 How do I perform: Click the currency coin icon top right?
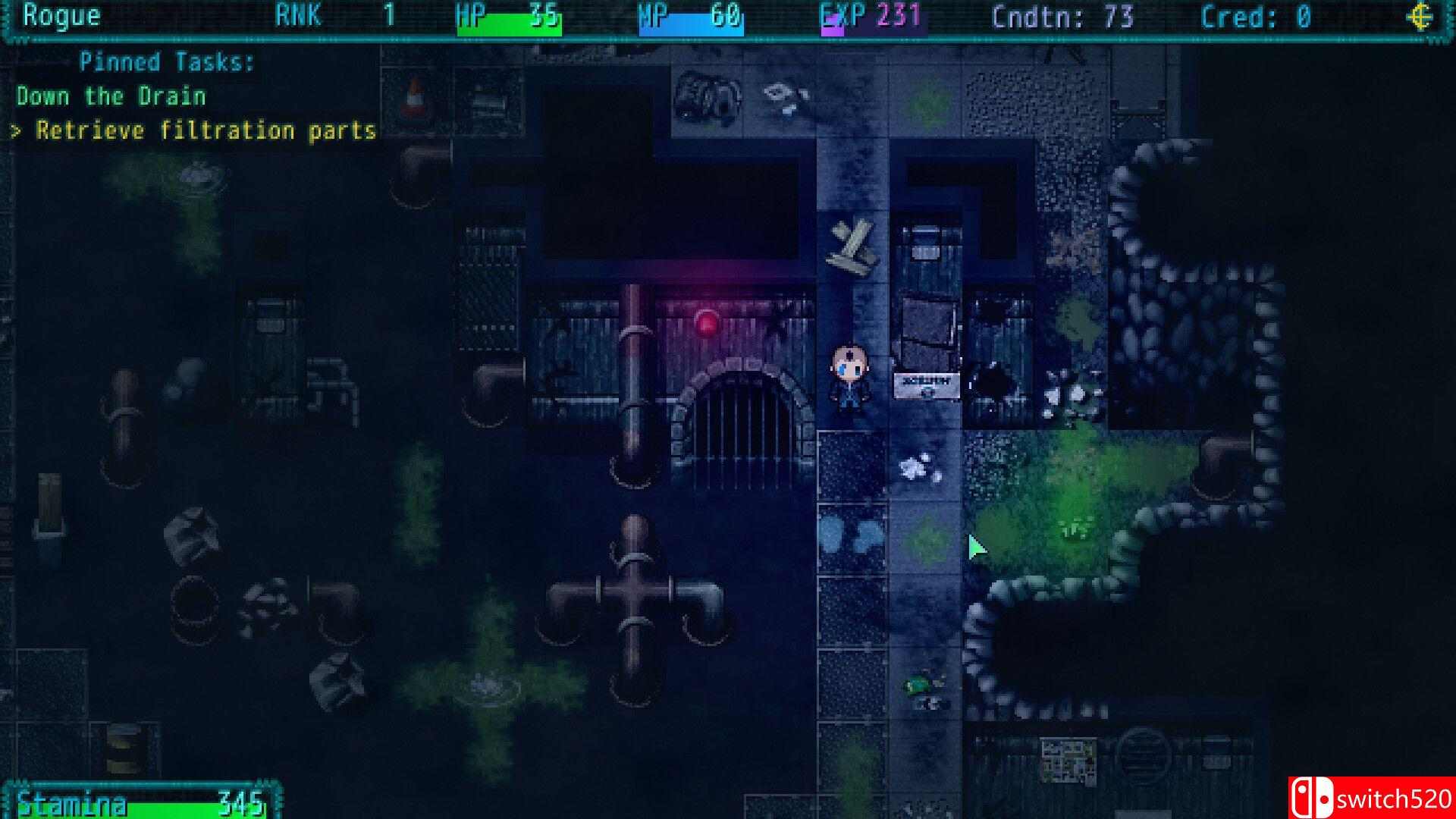pyautogui.click(x=1424, y=17)
